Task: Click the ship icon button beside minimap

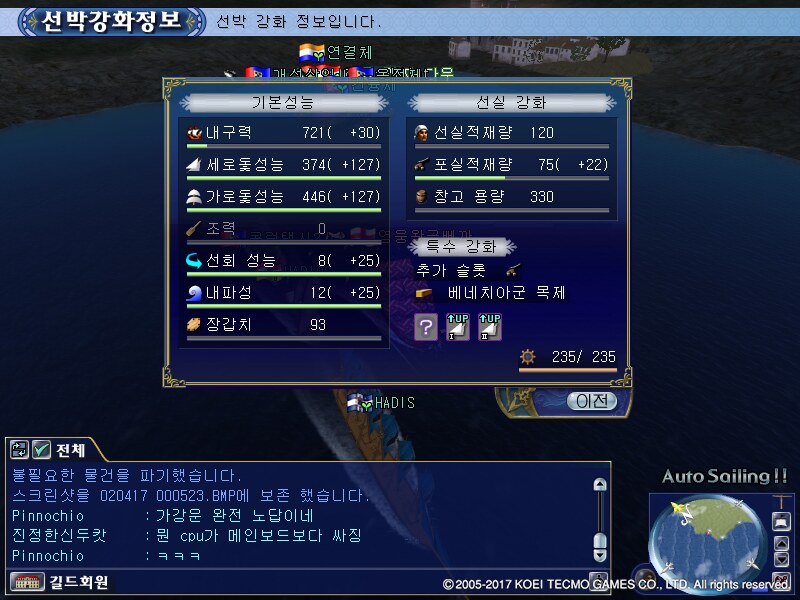Action: pos(783,521)
